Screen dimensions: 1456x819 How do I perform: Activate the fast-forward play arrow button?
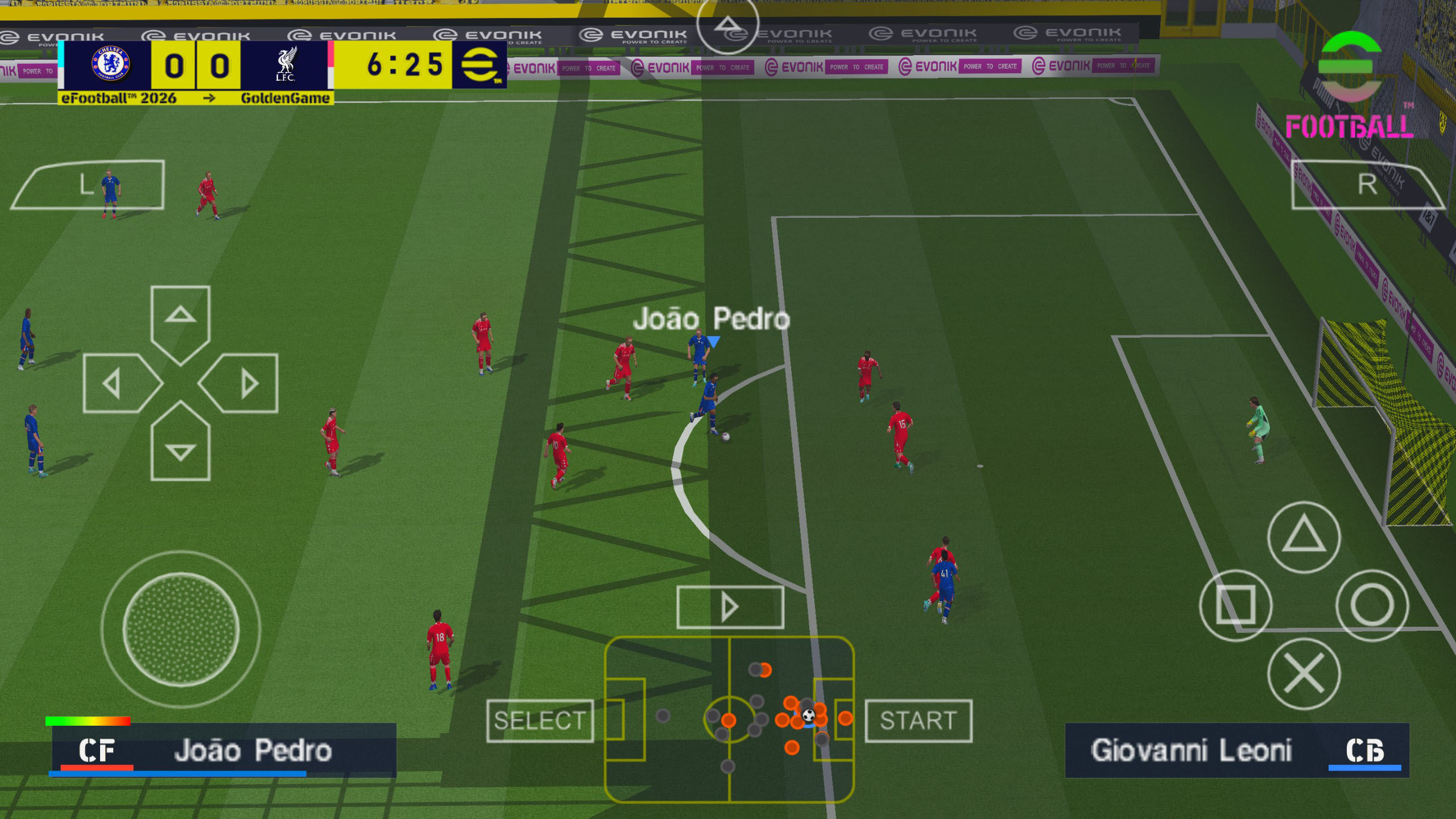click(730, 607)
